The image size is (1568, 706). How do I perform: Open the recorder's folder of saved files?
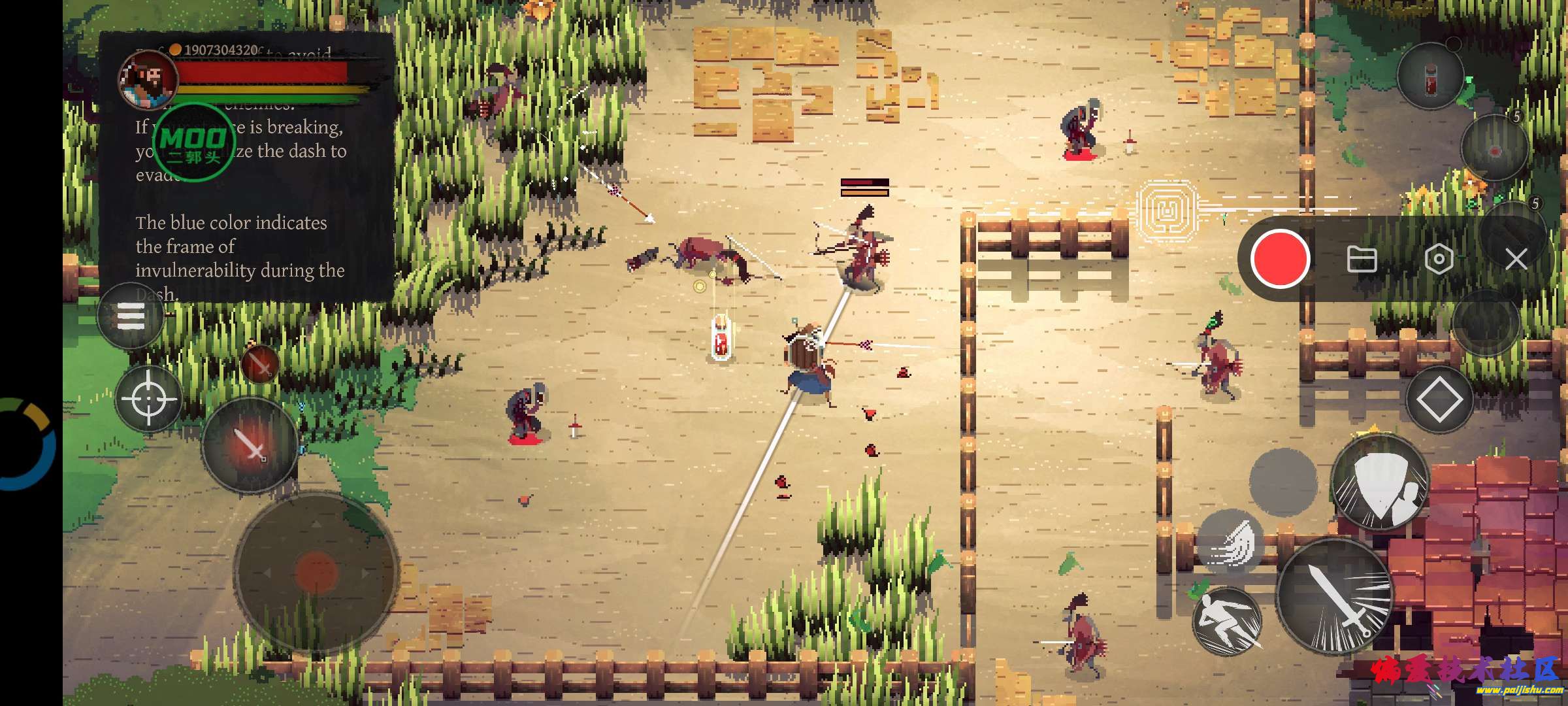click(1362, 260)
